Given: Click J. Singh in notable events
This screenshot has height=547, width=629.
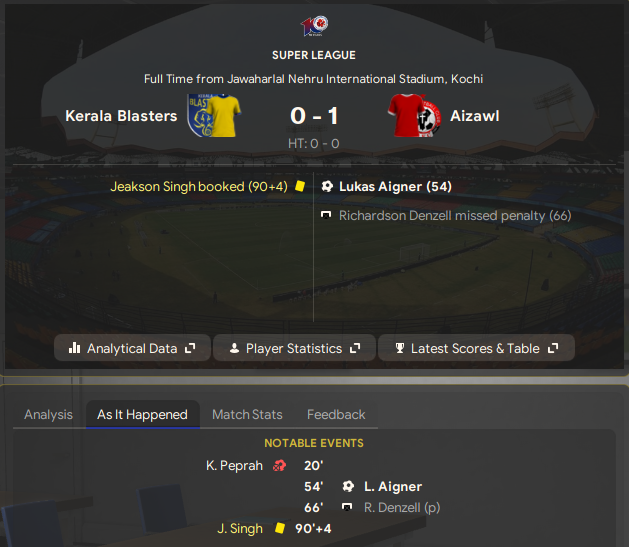Looking at the screenshot, I should pos(240,528).
